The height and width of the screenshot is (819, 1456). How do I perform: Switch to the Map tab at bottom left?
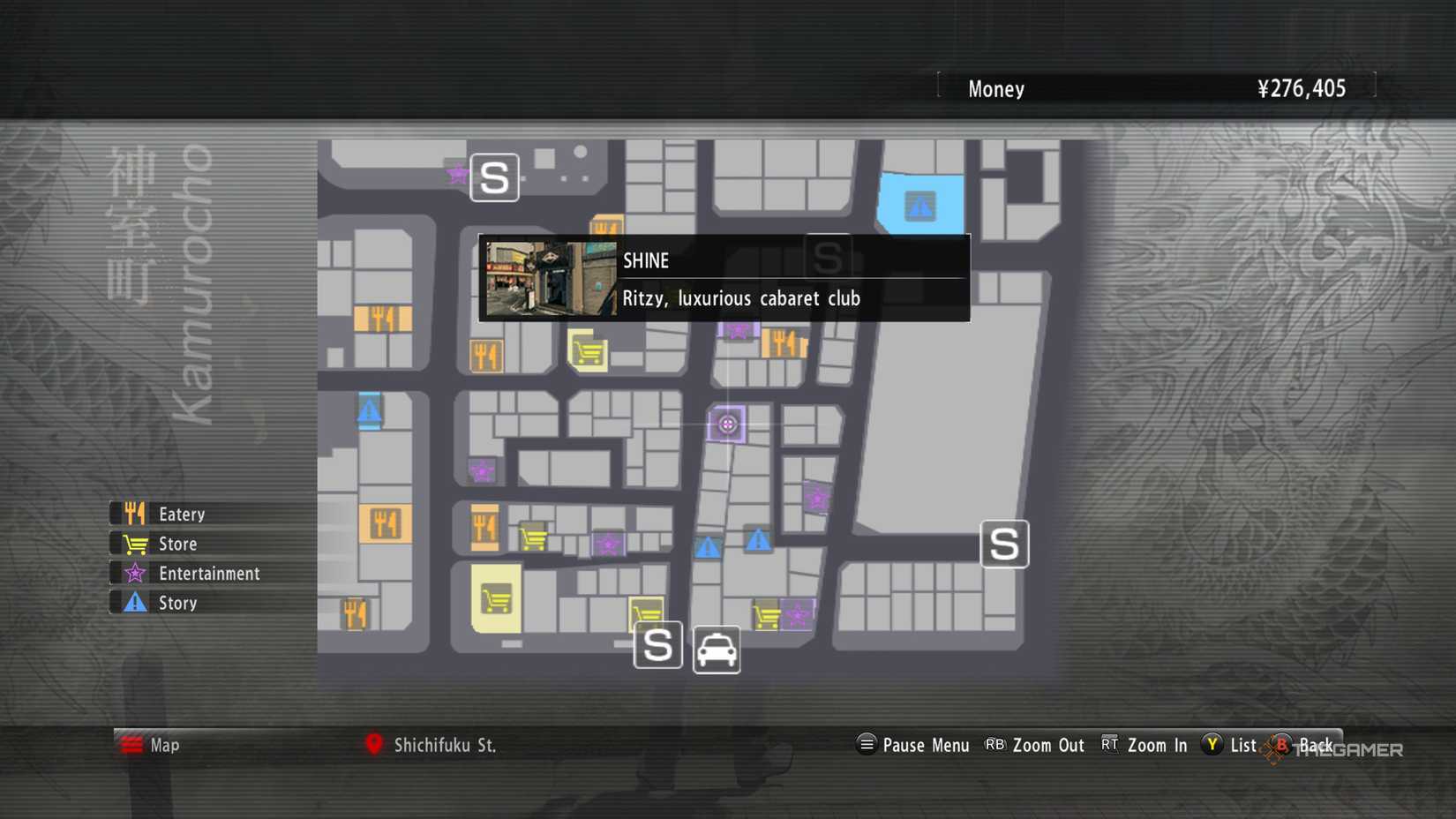[154, 746]
